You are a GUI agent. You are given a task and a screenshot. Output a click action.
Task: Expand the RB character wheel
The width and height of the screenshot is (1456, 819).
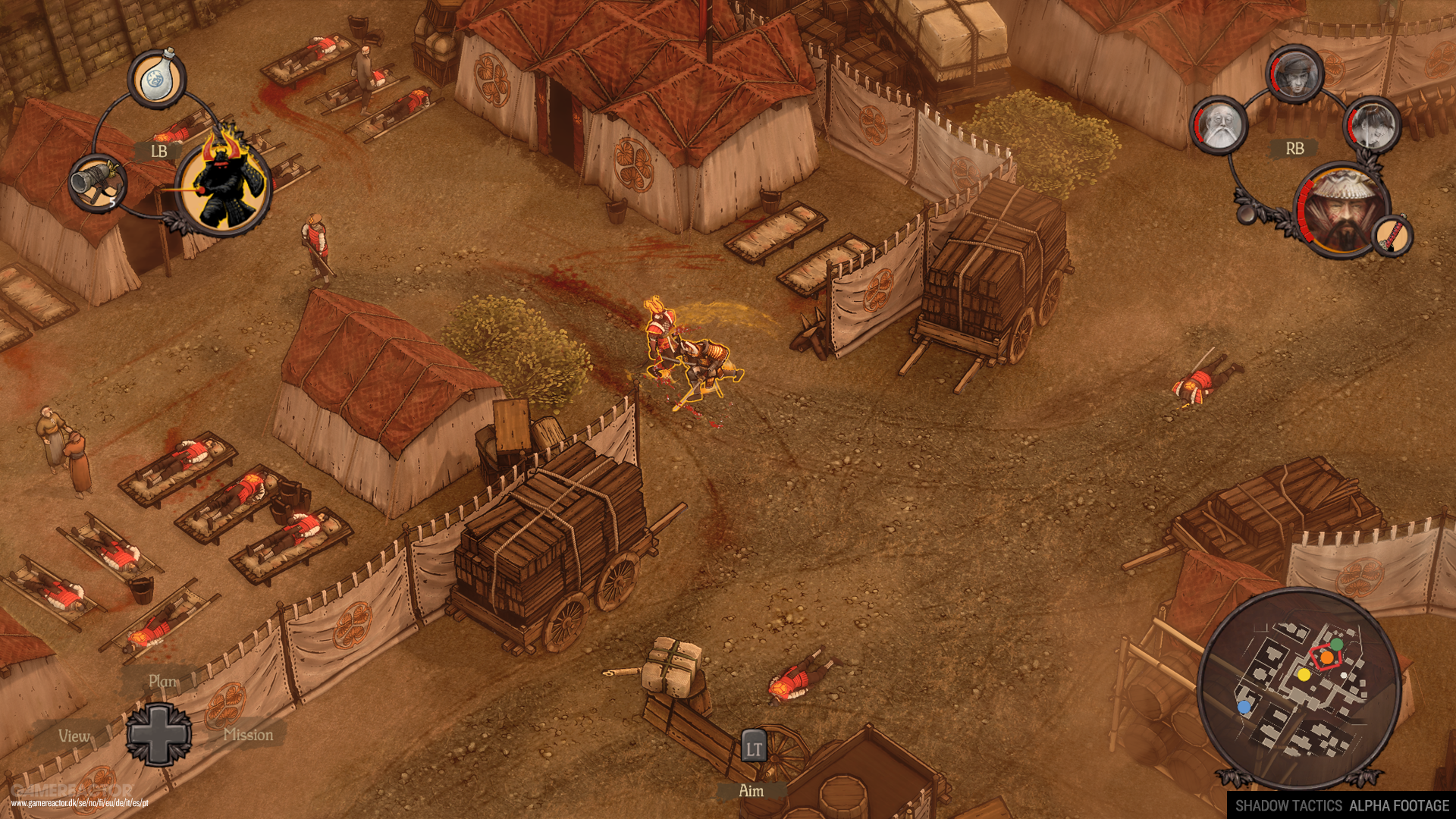tap(1295, 149)
